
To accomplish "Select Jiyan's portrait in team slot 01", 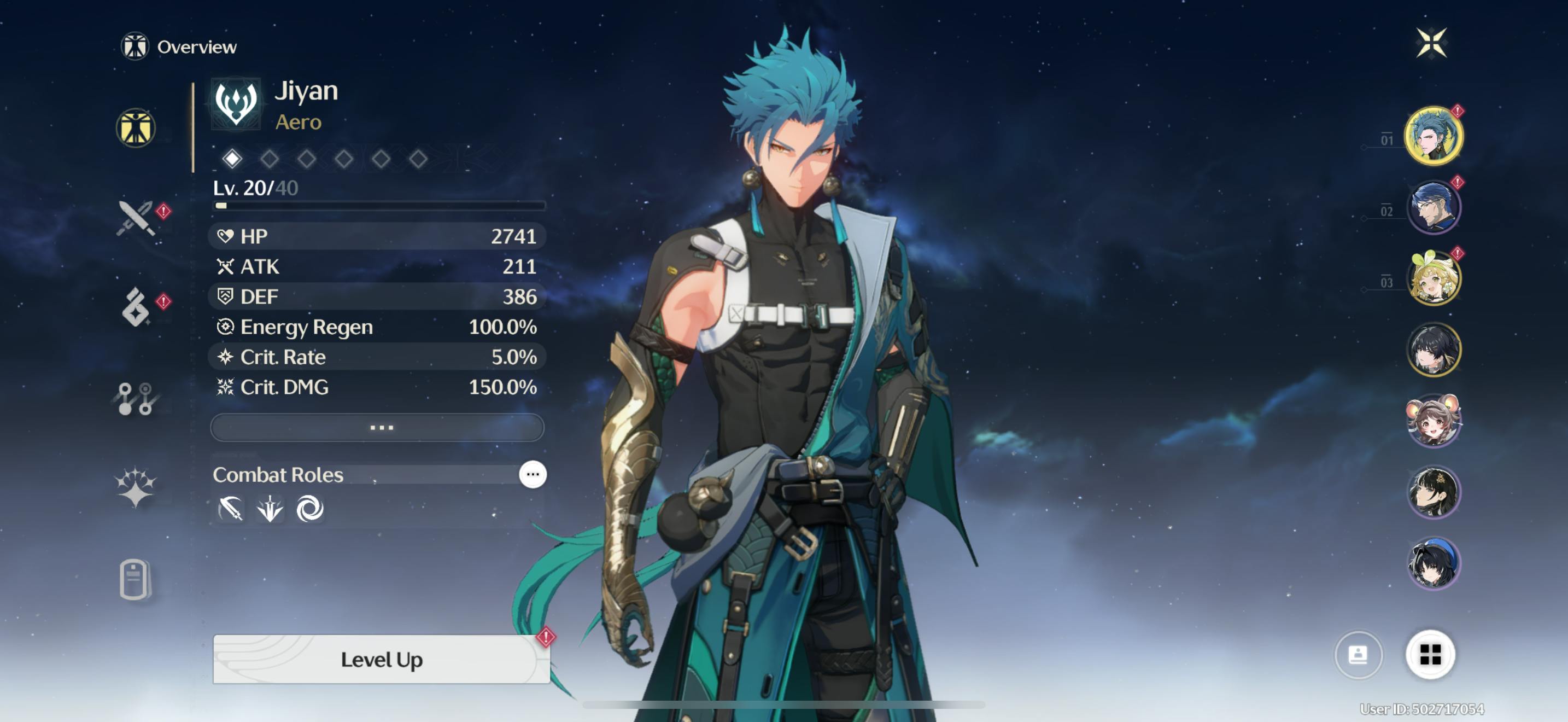I will pyautogui.click(x=1433, y=135).
